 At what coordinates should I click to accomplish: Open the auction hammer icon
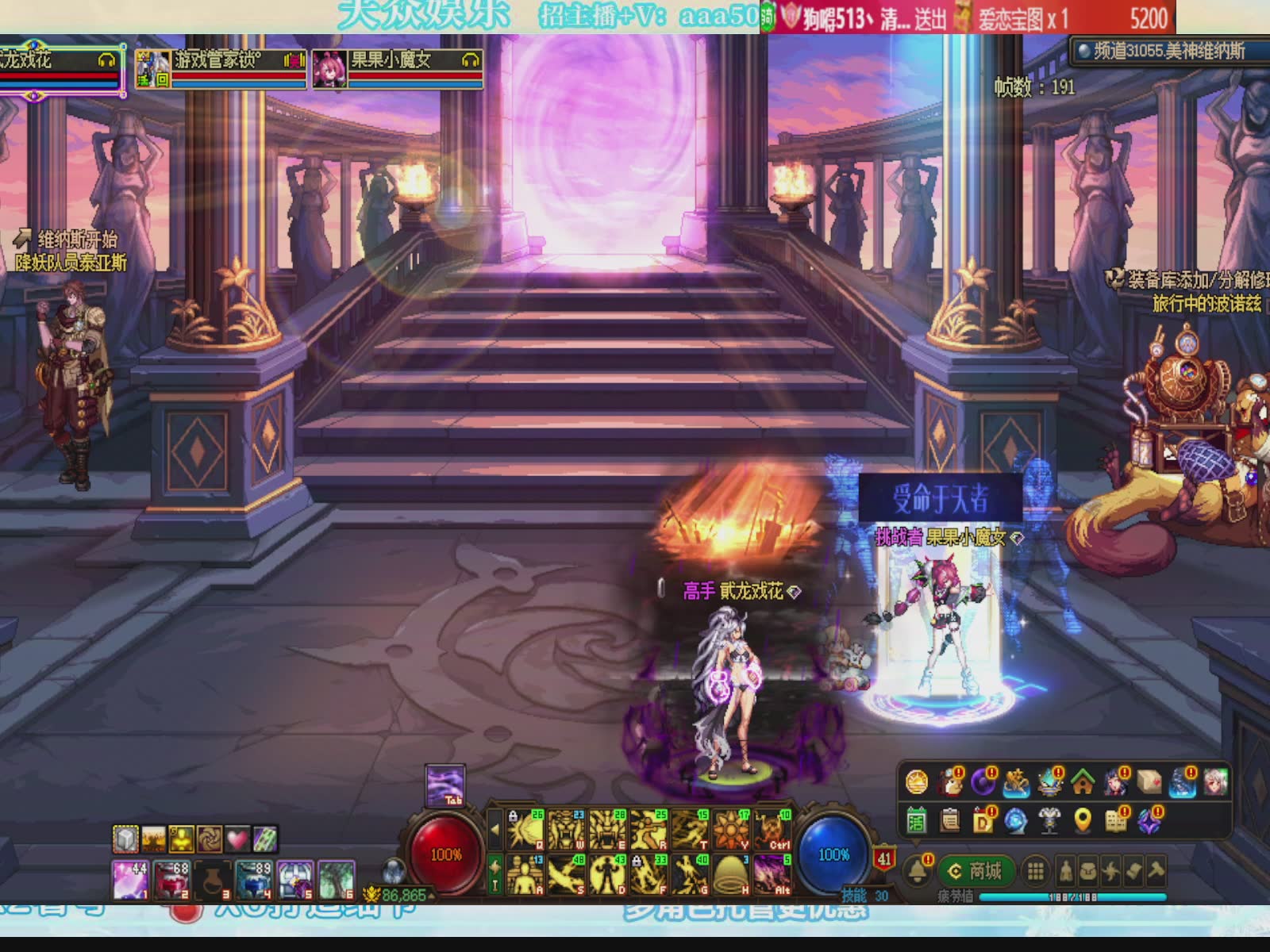pyautogui.click(x=1156, y=872)
